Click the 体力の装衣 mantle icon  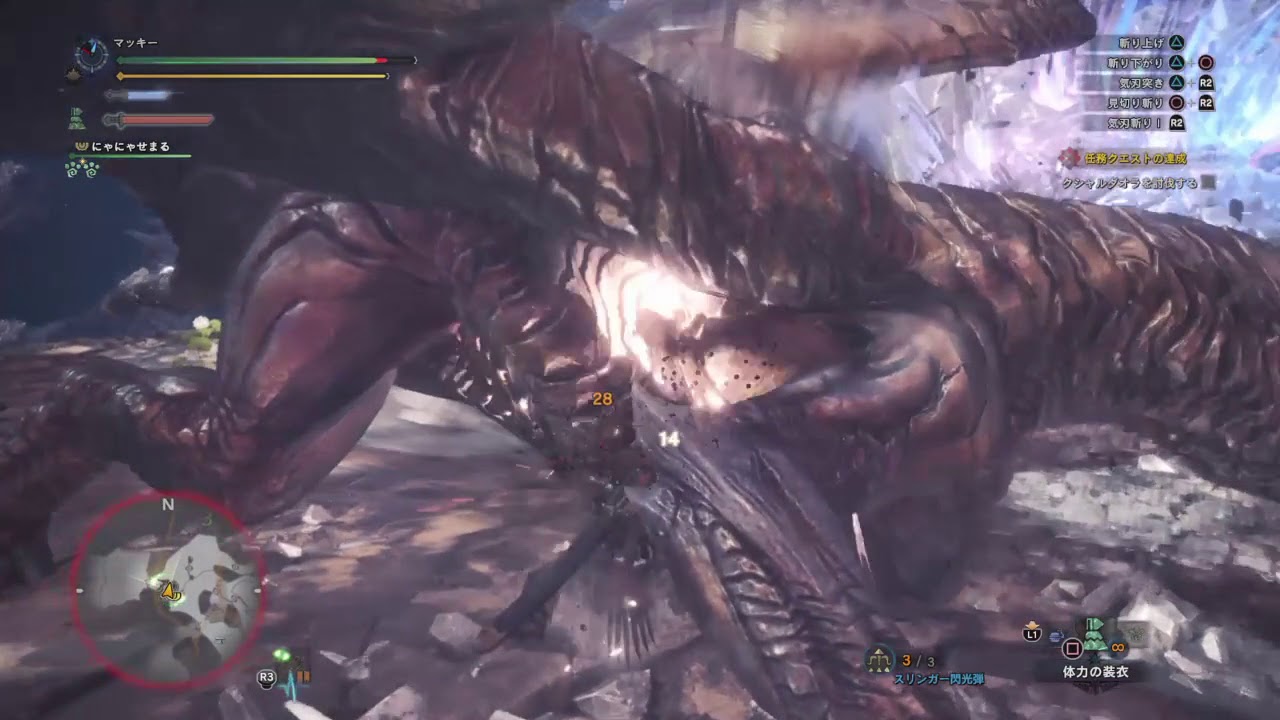[x=1094, y=638]
